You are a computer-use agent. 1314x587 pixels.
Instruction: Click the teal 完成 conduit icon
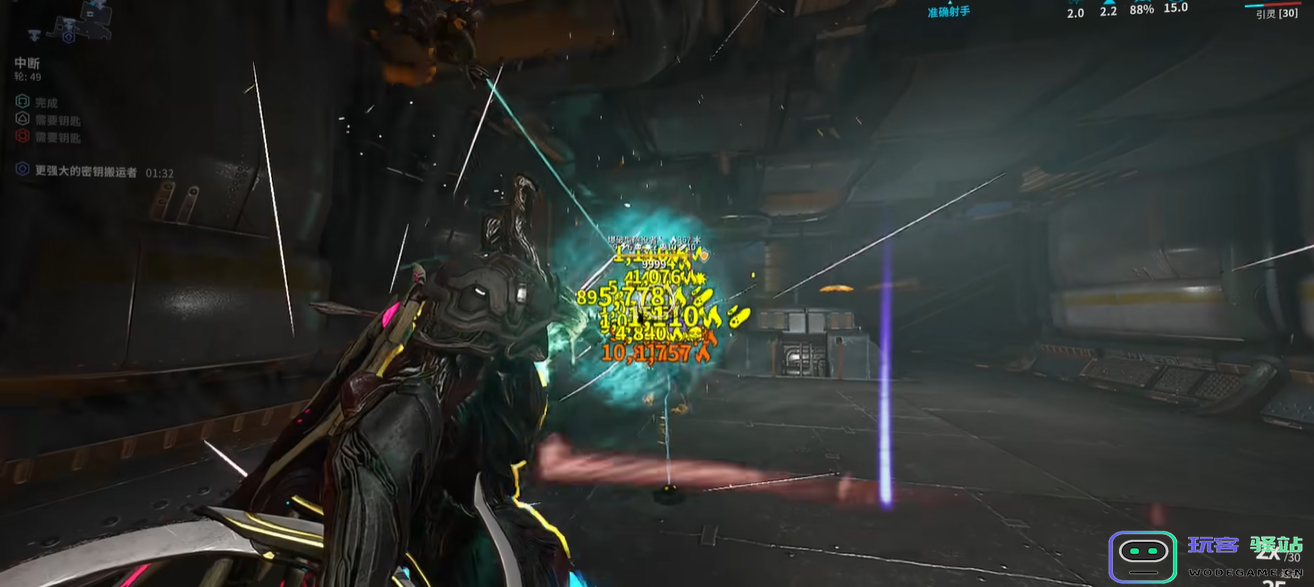[22, 102]
